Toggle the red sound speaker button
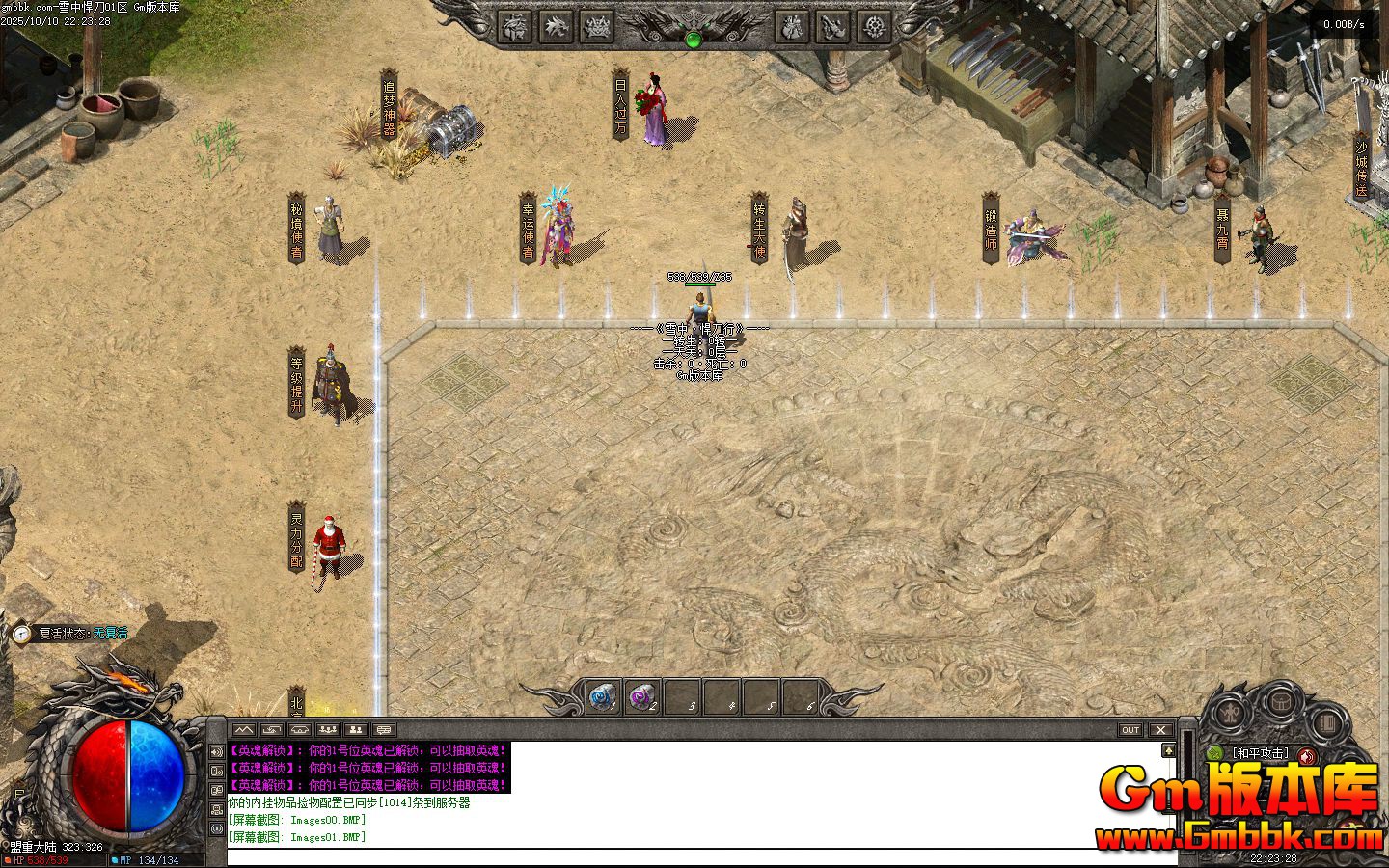The width and height of the screenshot is (1389, 868). click(x=1307, y=756)
